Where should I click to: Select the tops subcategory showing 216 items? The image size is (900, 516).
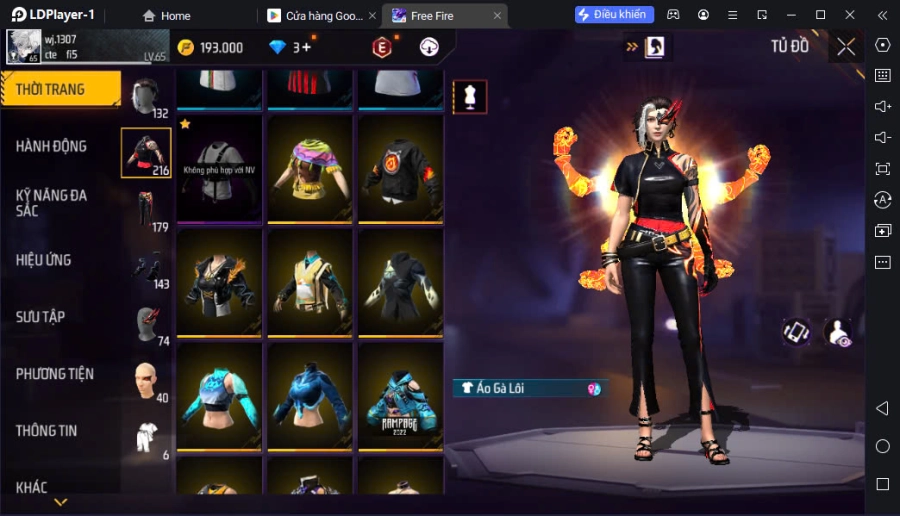tap(145, 153)
